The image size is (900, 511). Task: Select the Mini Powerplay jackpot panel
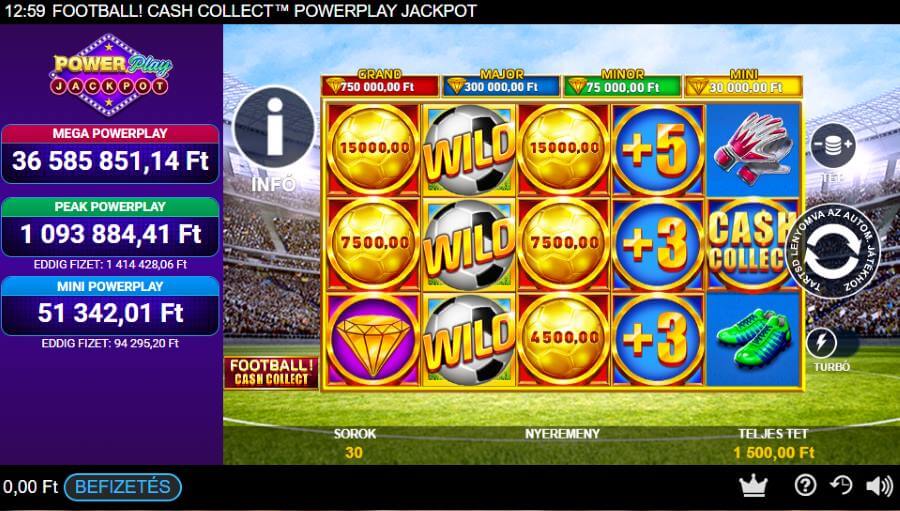point(111,305)
